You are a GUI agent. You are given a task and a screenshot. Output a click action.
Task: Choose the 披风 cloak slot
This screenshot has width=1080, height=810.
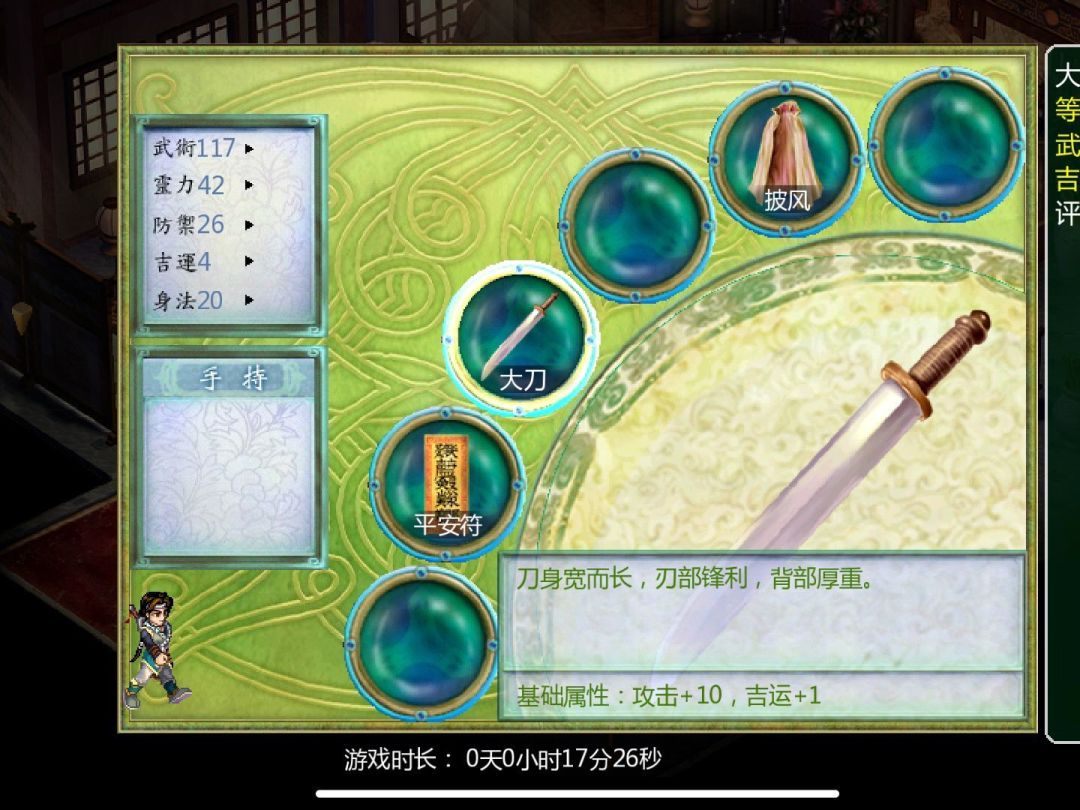tap(786, 158)
